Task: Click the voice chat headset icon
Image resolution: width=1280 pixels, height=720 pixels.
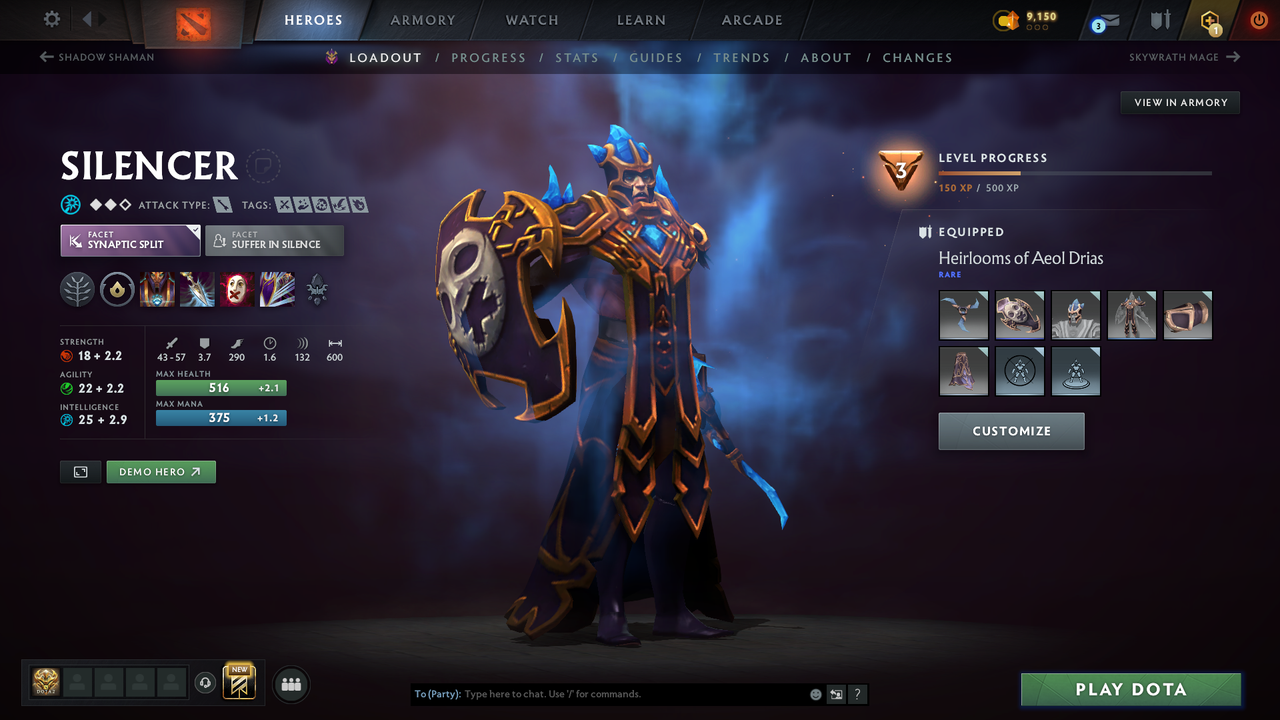Action: 207,682
